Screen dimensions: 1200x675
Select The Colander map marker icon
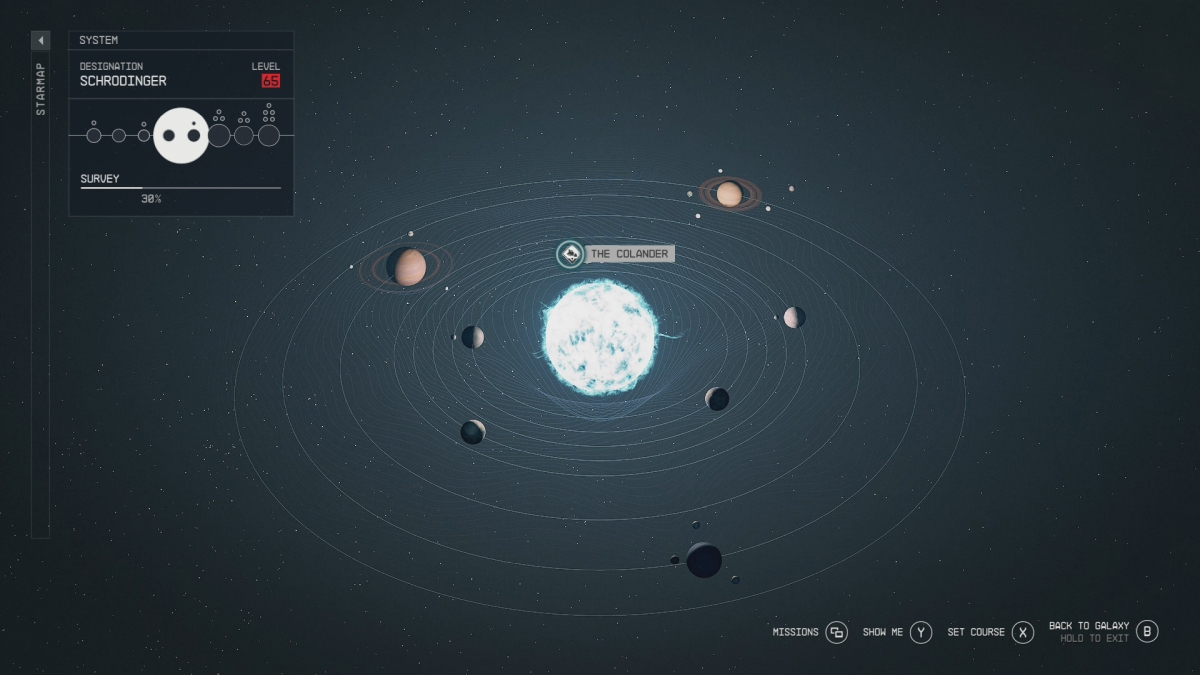pos(570,254)
